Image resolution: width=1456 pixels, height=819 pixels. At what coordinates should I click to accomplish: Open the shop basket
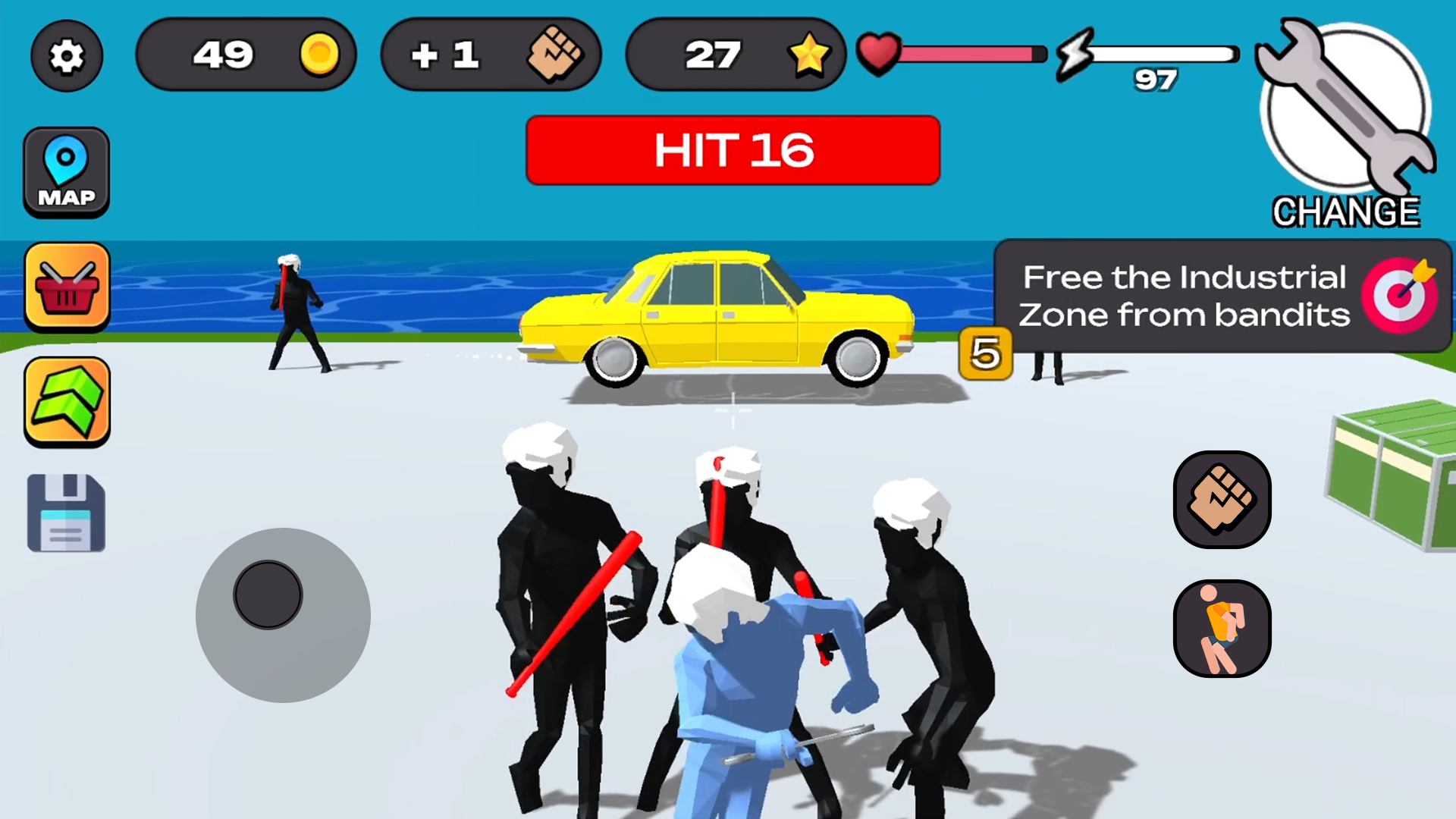click(x=67, y=287)
